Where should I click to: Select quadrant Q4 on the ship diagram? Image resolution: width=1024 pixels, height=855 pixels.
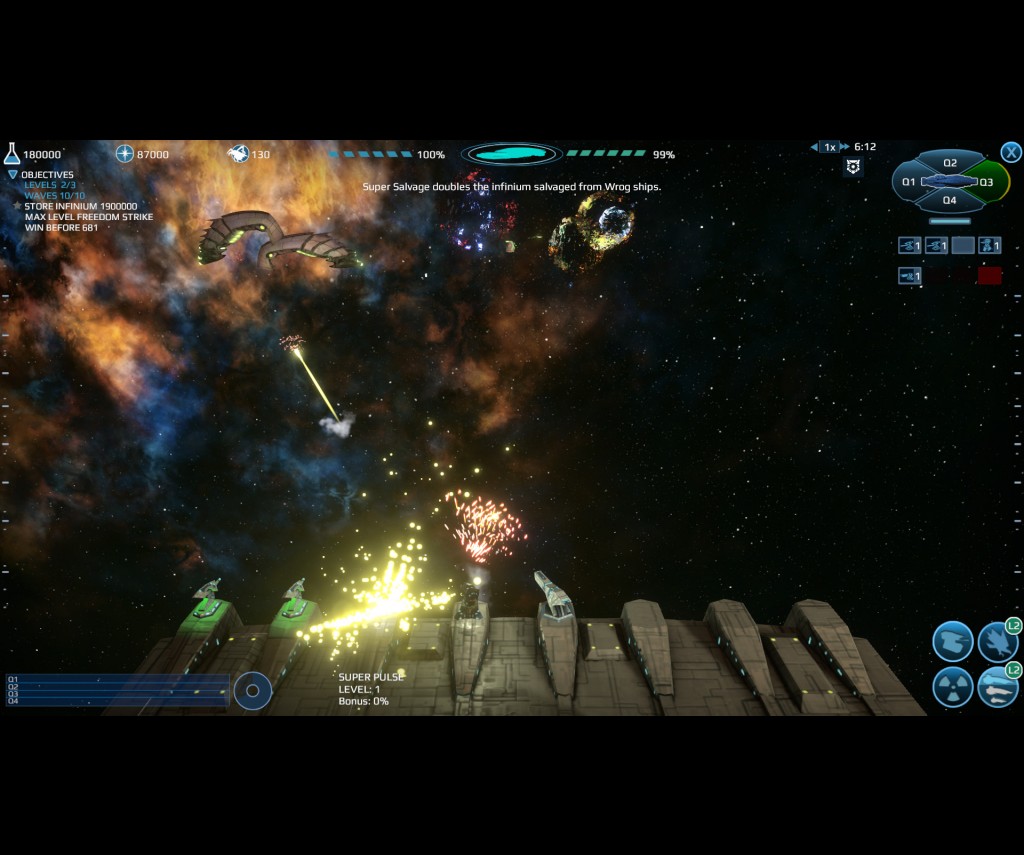pos(950,200)
